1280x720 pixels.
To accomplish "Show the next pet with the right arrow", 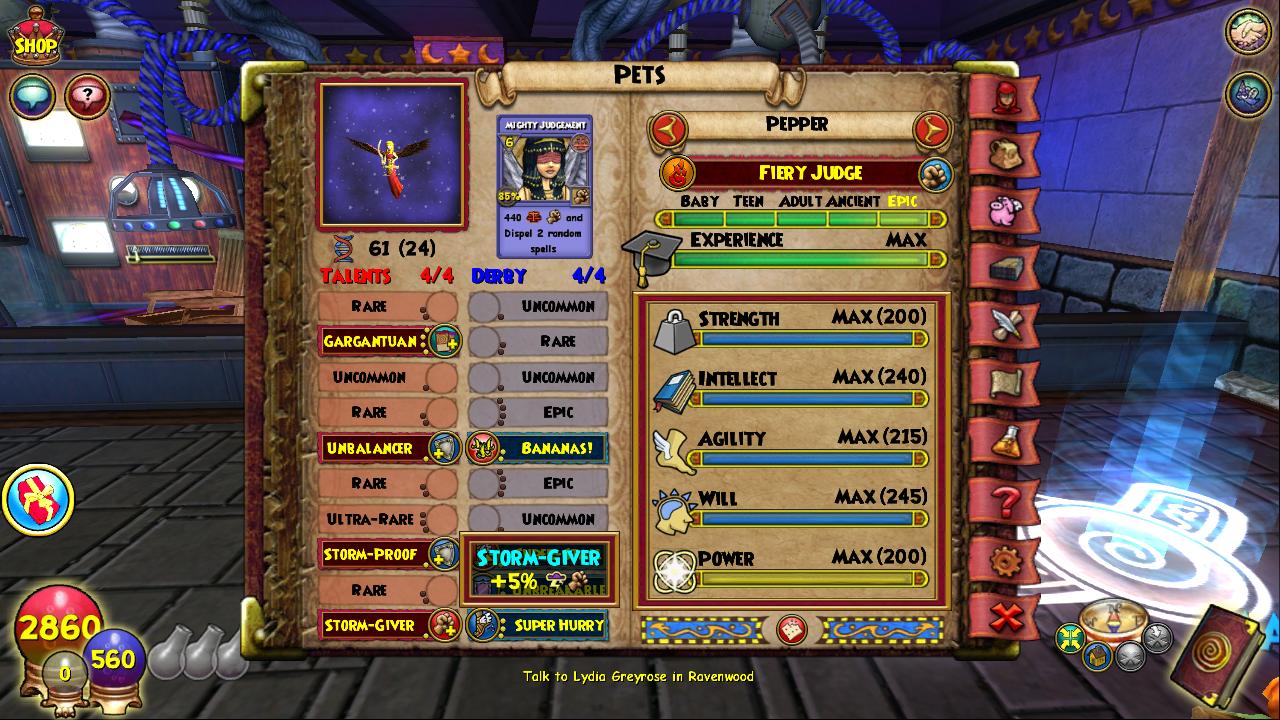I will pyautogui.click(x=931, y=128).
